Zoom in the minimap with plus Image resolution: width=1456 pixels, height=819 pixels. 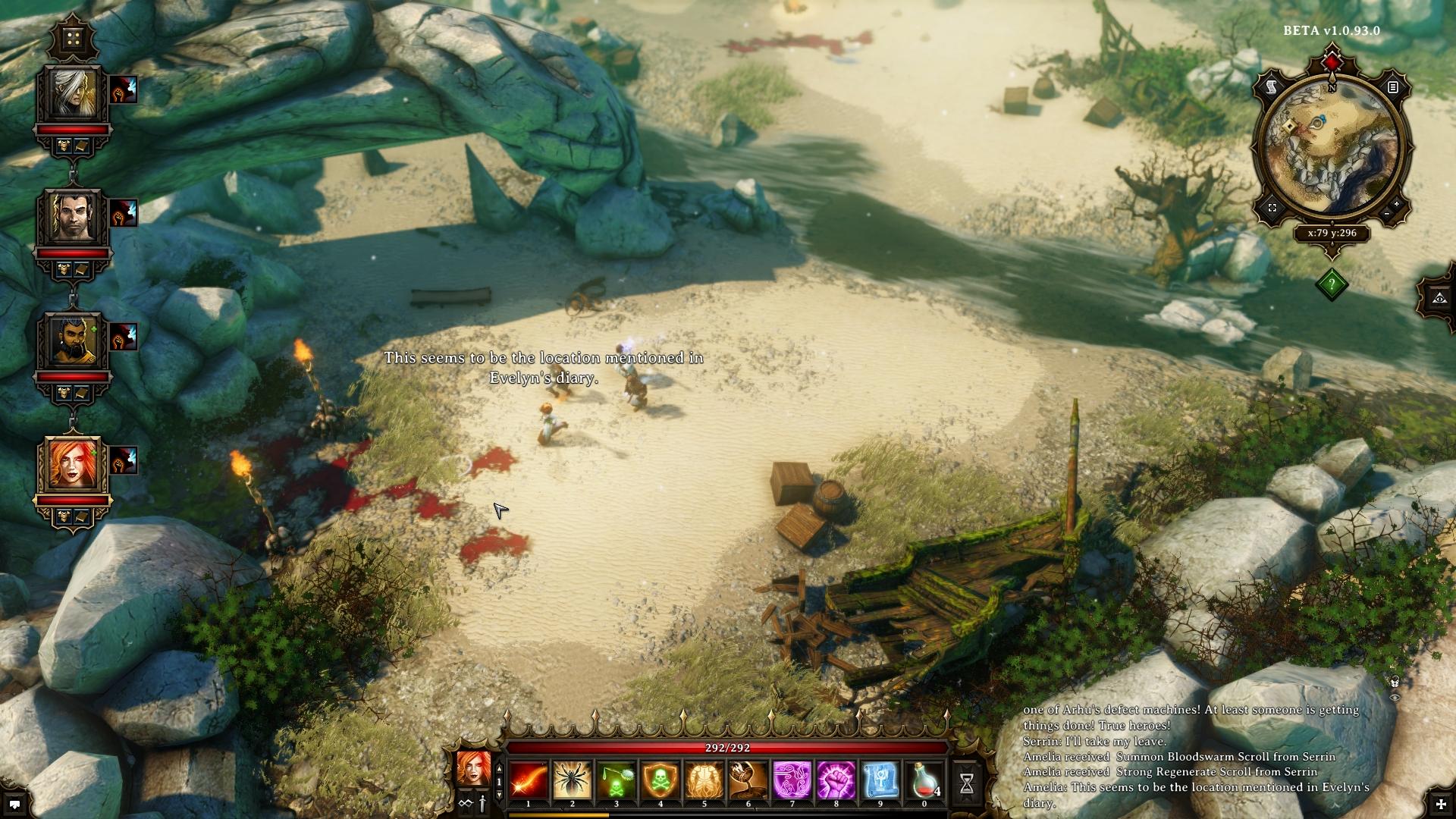[1398, 205]
